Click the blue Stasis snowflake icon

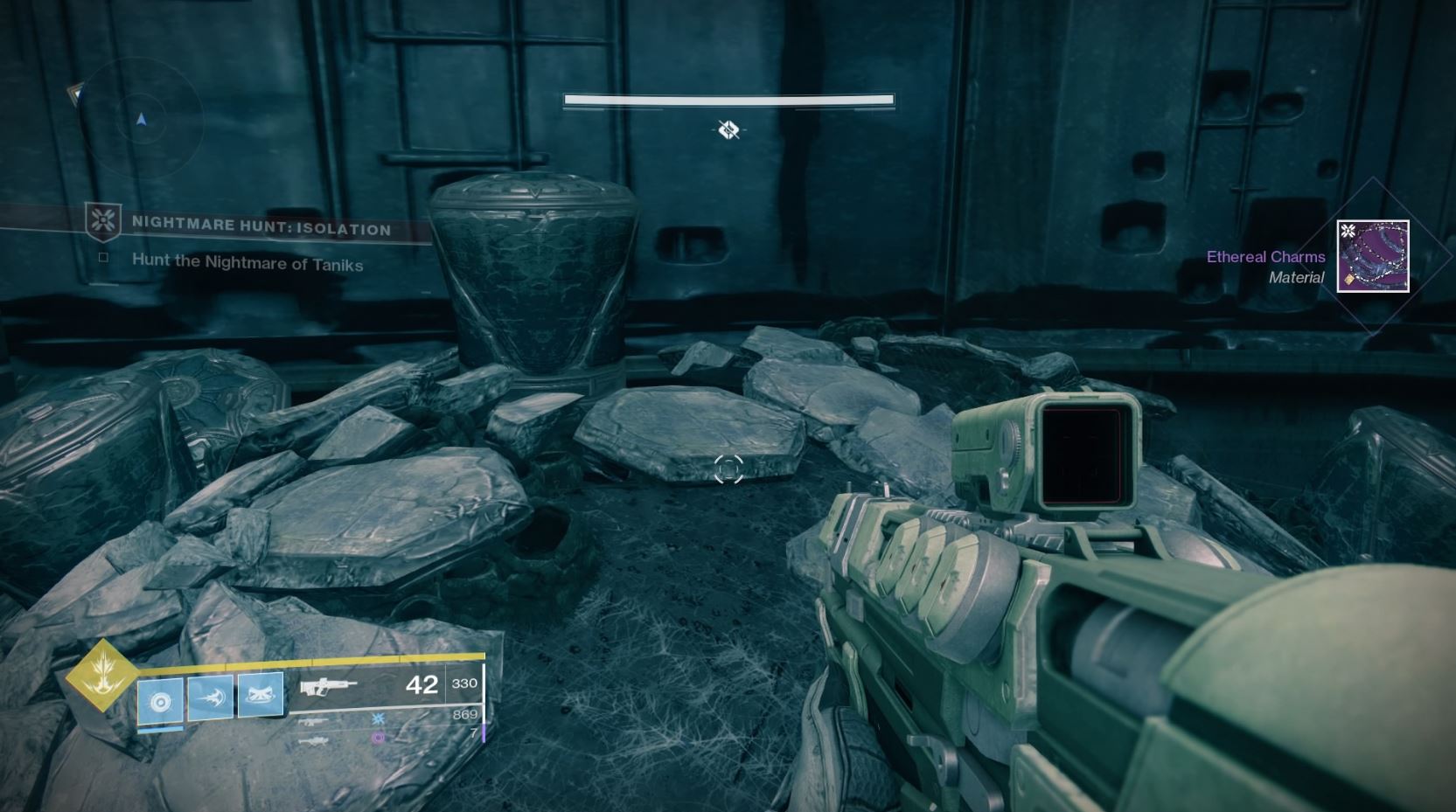378,720
